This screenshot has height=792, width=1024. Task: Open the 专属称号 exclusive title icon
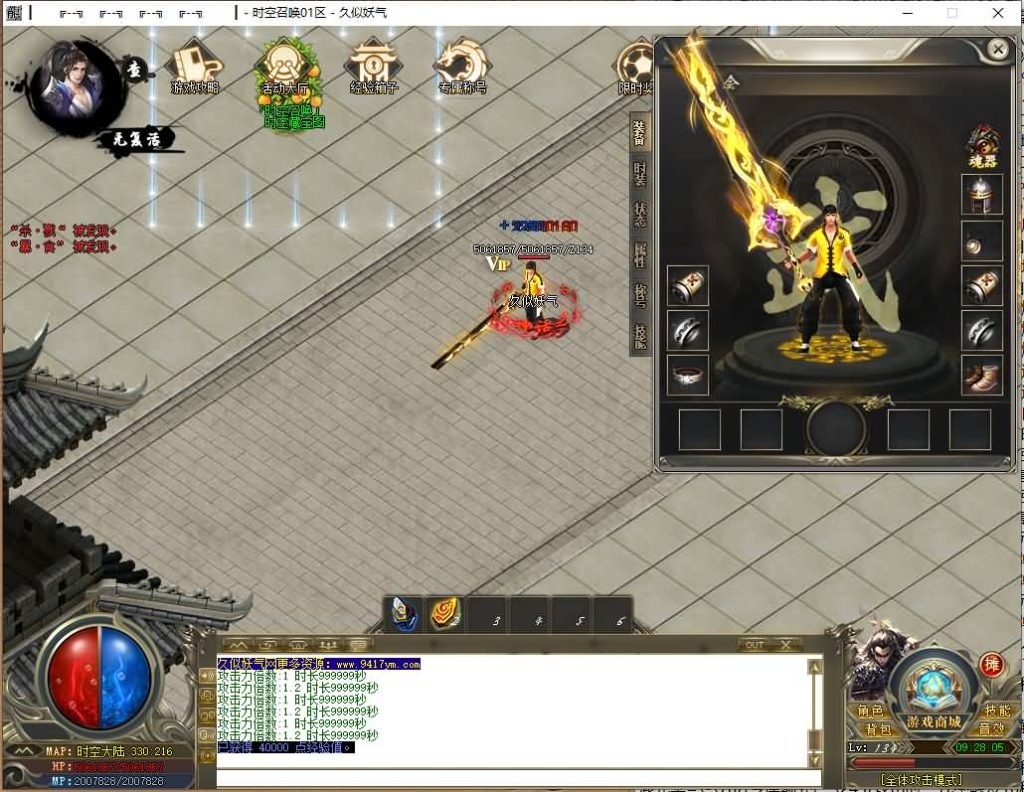(x=462, y=68)
